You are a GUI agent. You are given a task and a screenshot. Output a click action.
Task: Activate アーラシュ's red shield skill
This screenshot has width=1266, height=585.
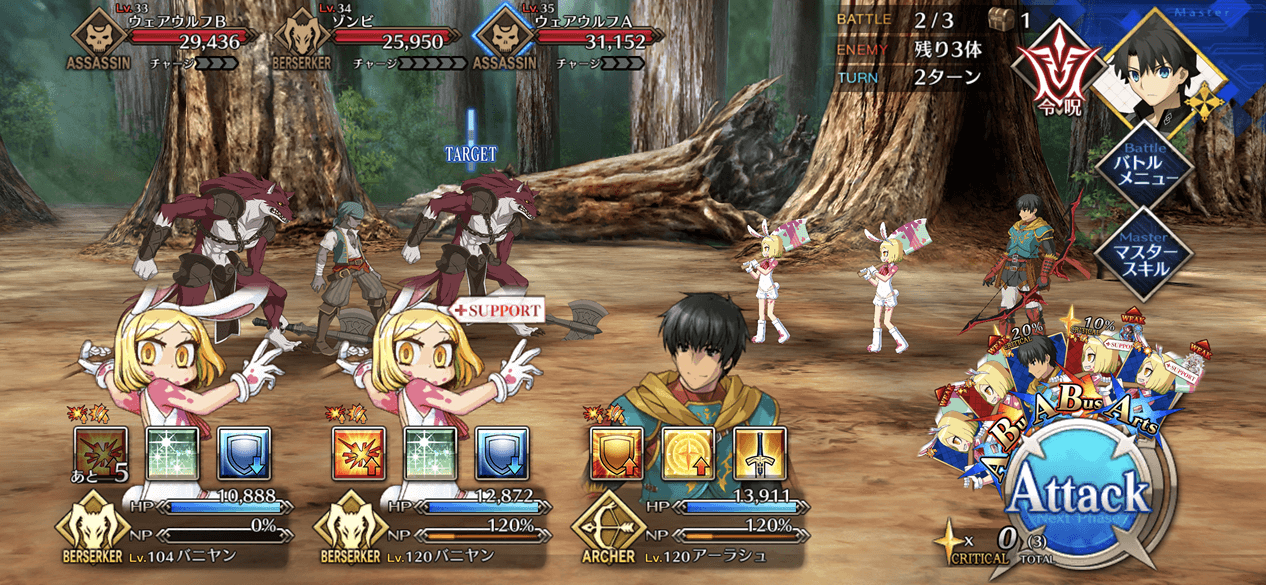pos(617,454)
